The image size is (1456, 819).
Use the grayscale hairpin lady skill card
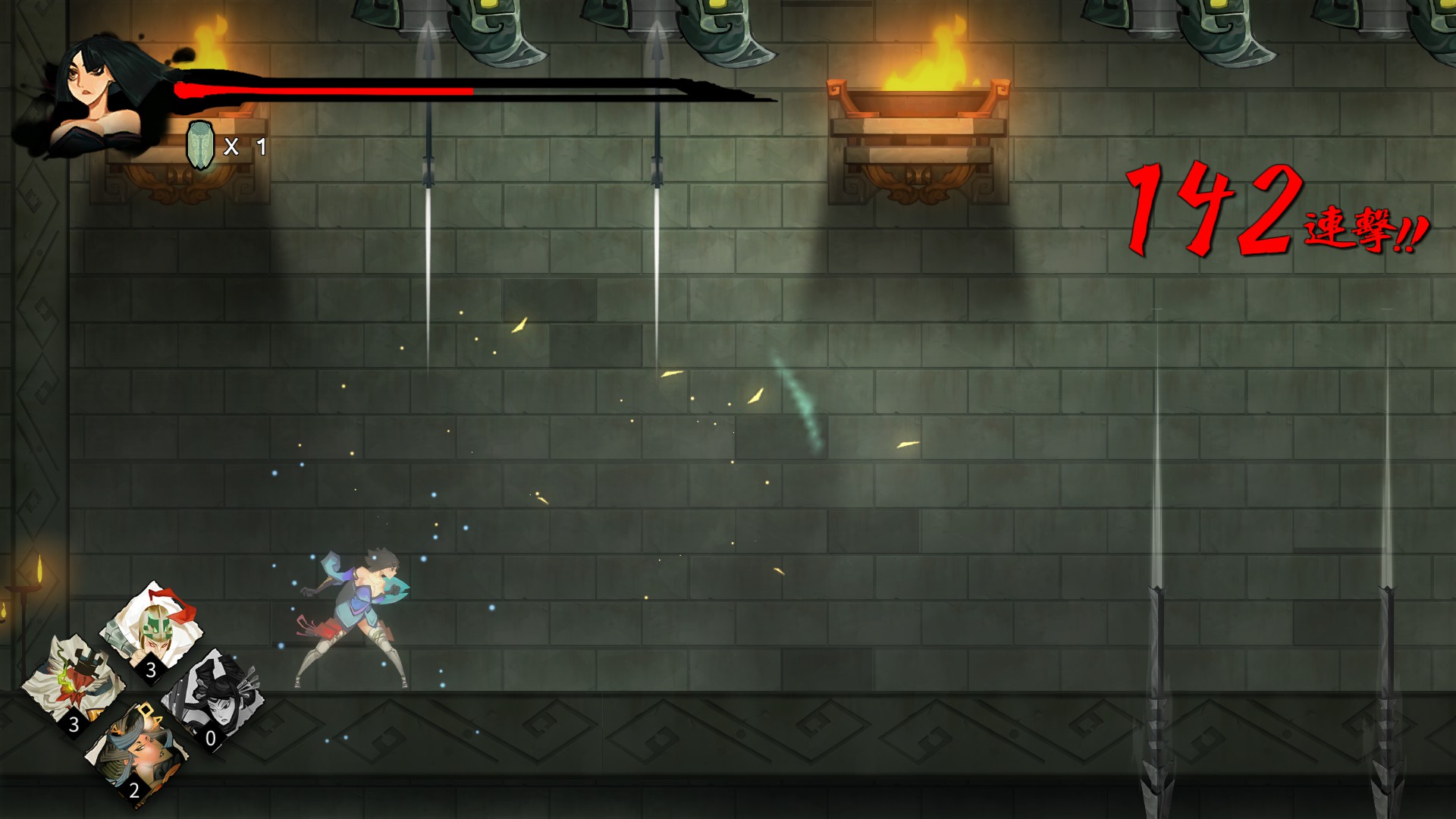coord(218,698)
